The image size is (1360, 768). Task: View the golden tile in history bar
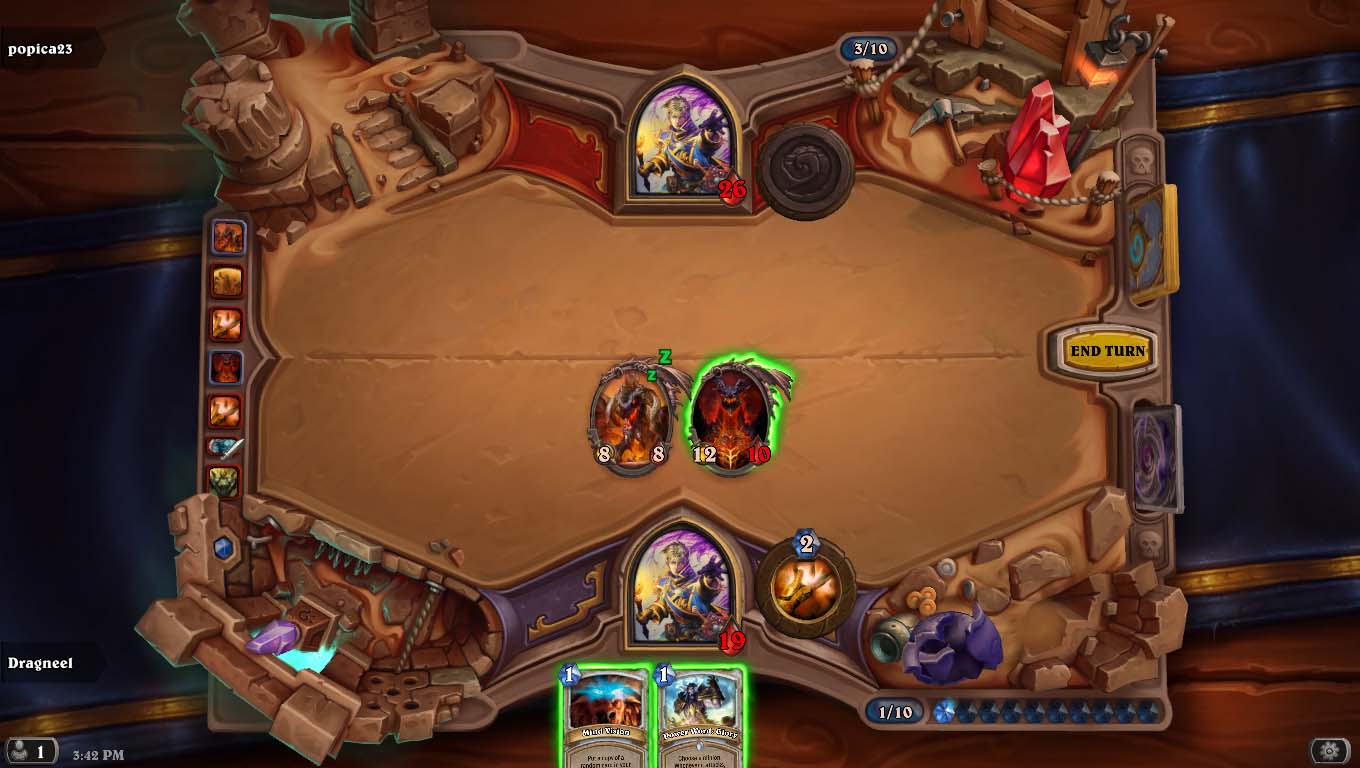pos(227,281)
